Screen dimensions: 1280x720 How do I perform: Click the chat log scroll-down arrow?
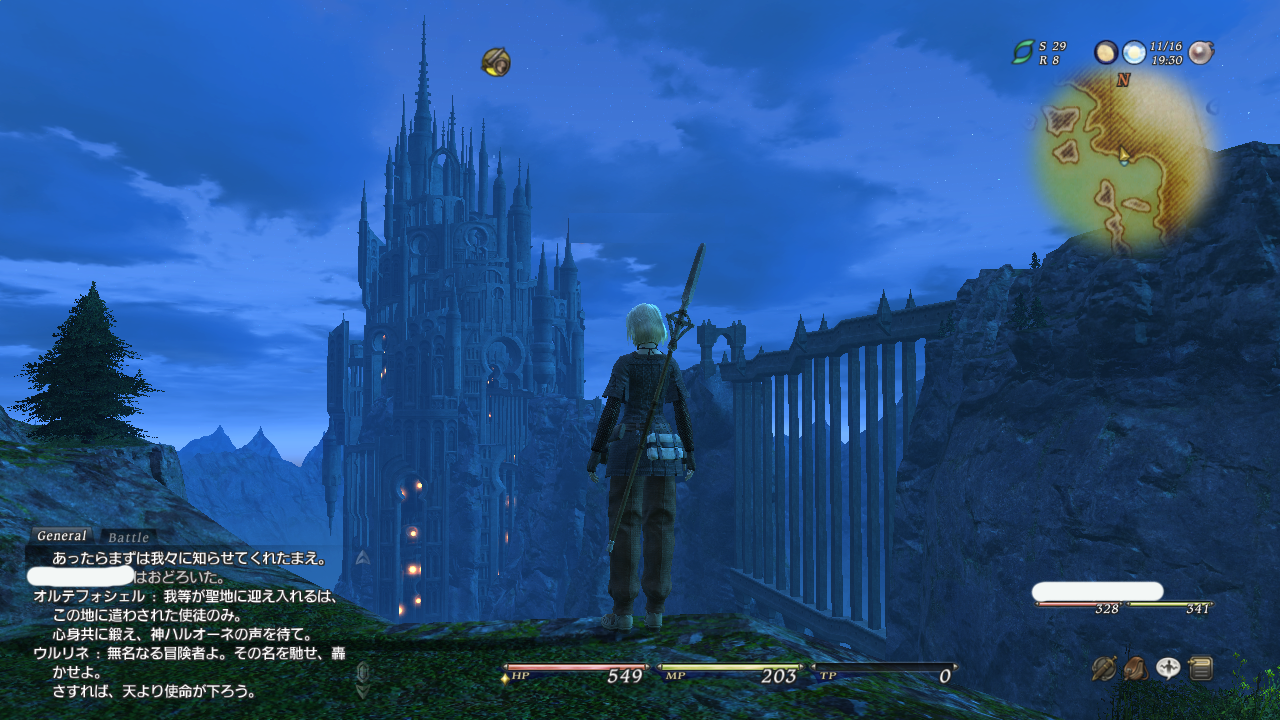click(363, 690)
